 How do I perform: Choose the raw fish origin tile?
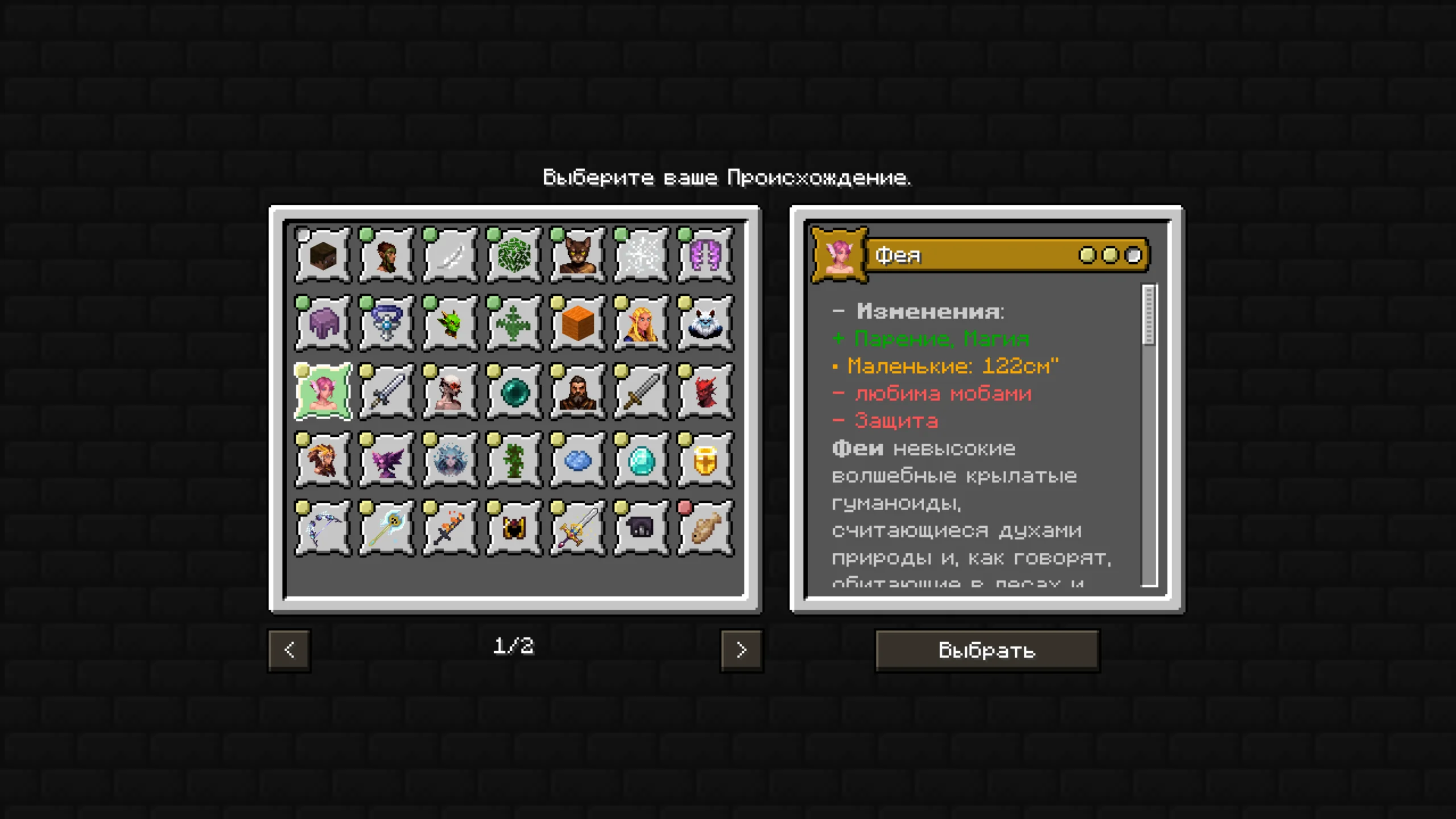pos(705,528)
